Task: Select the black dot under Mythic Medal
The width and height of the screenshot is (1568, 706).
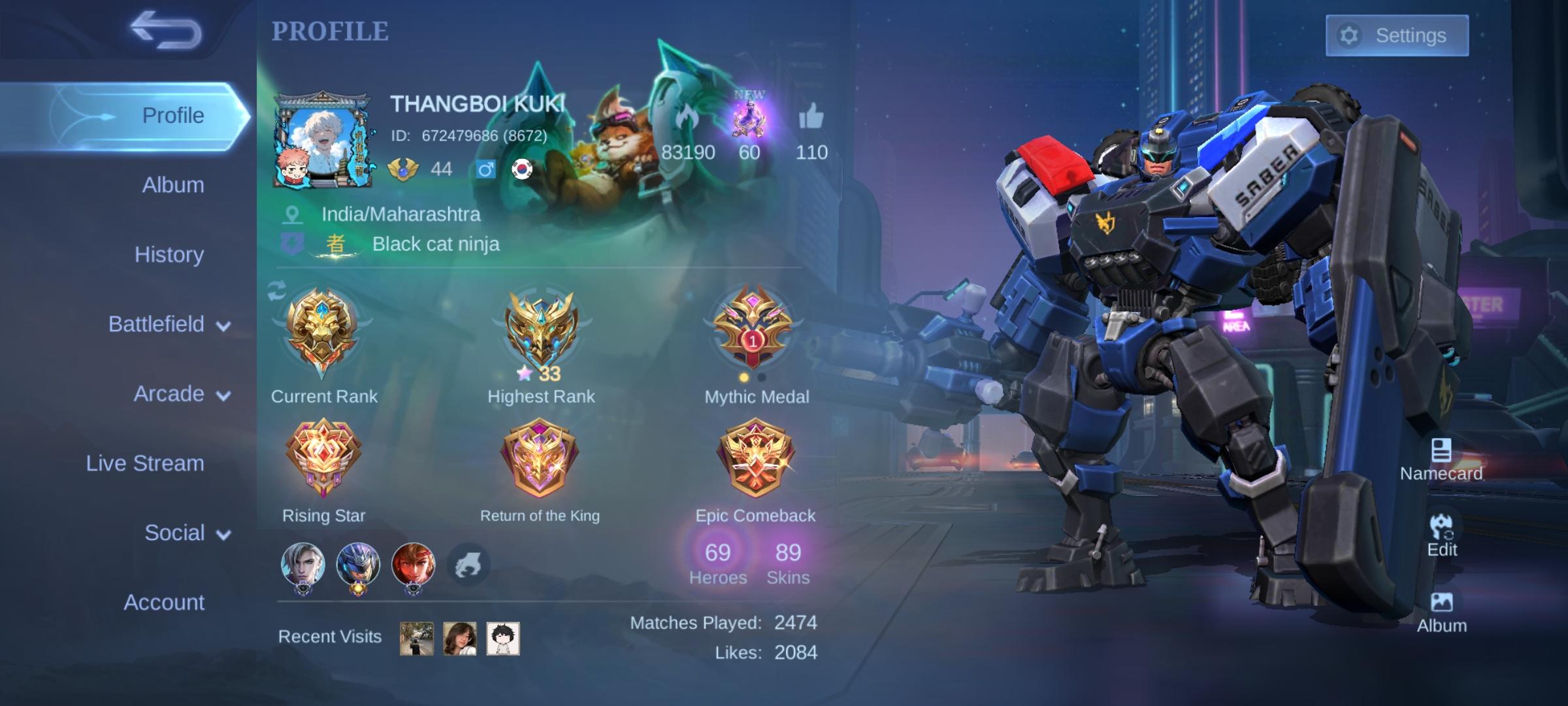Action: pos(762,377)
